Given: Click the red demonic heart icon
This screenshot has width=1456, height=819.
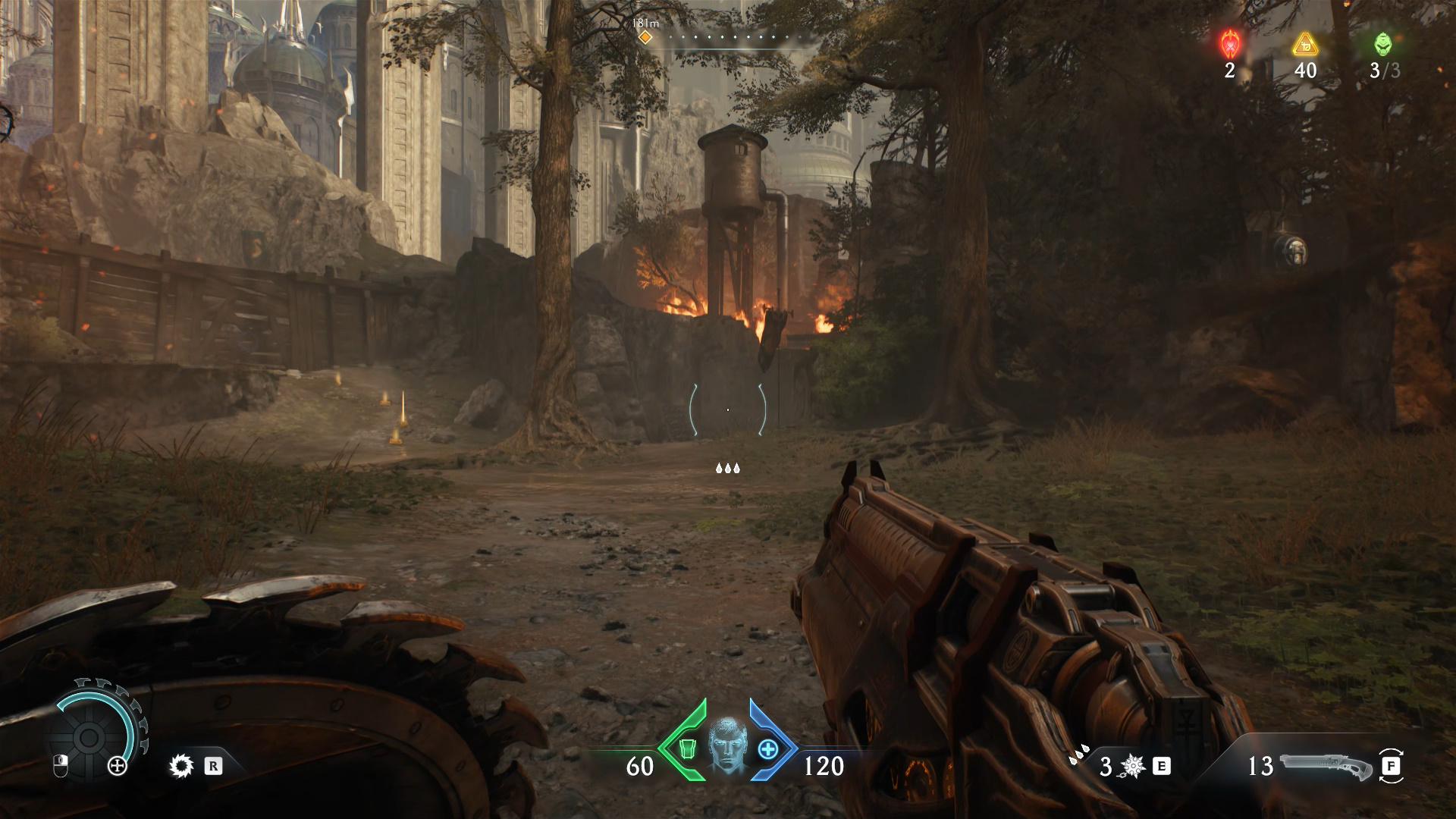Looking at the screenshot, I should pyautogui.click(x=1229, y=44).
